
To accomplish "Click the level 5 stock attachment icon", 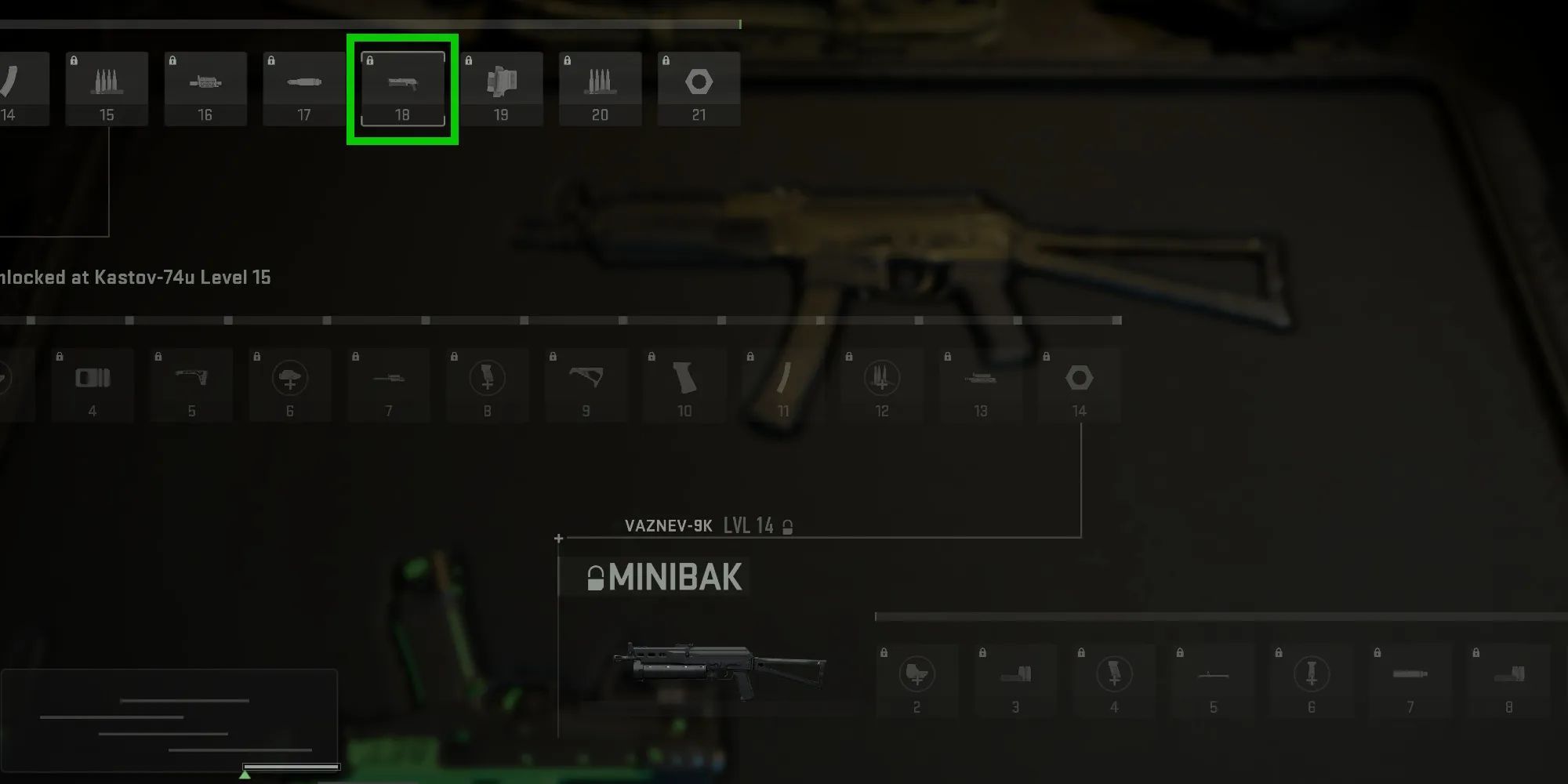I will click(x=191, y=384).
